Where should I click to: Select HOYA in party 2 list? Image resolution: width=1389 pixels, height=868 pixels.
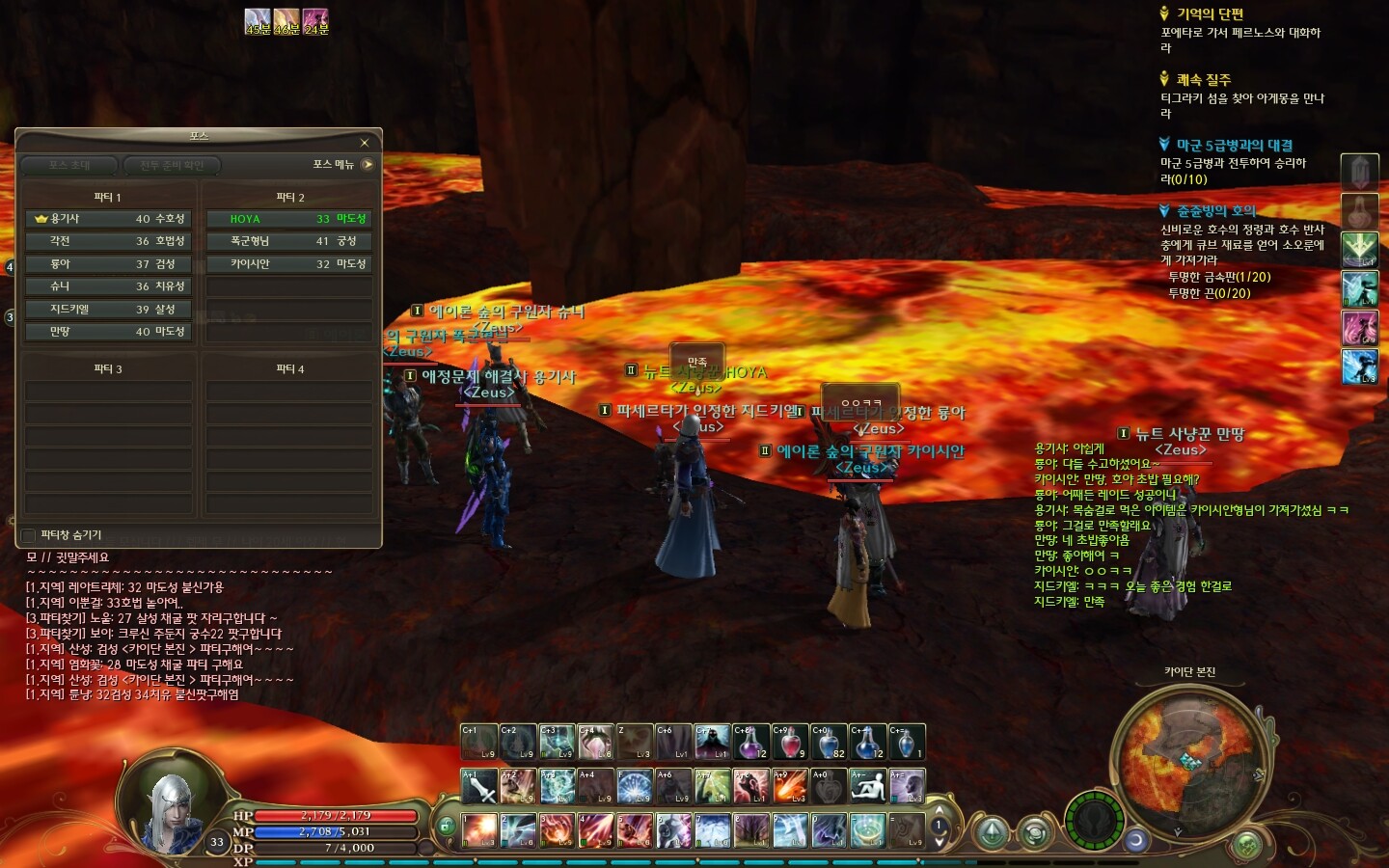pyautogui.click(x=288, y=219)
